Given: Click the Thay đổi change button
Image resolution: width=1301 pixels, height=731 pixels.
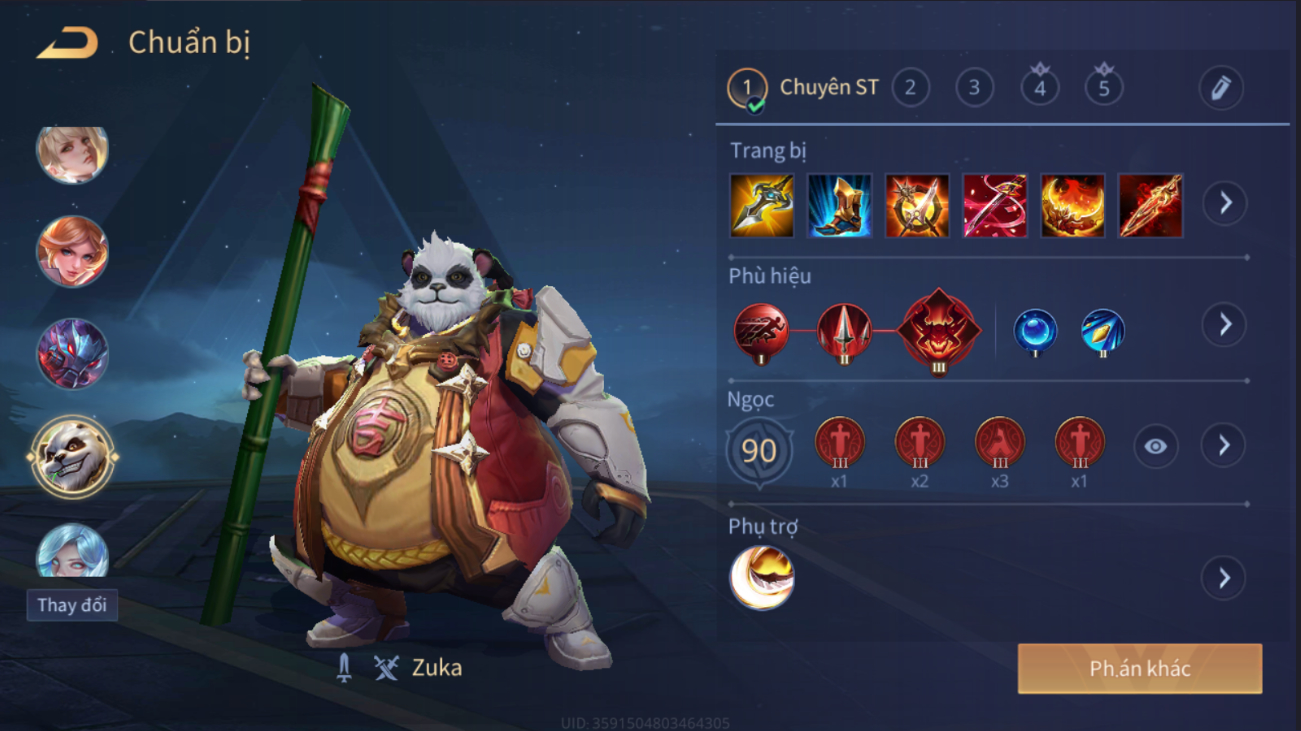Looking at the screenshot, I should tap(72, 605).
